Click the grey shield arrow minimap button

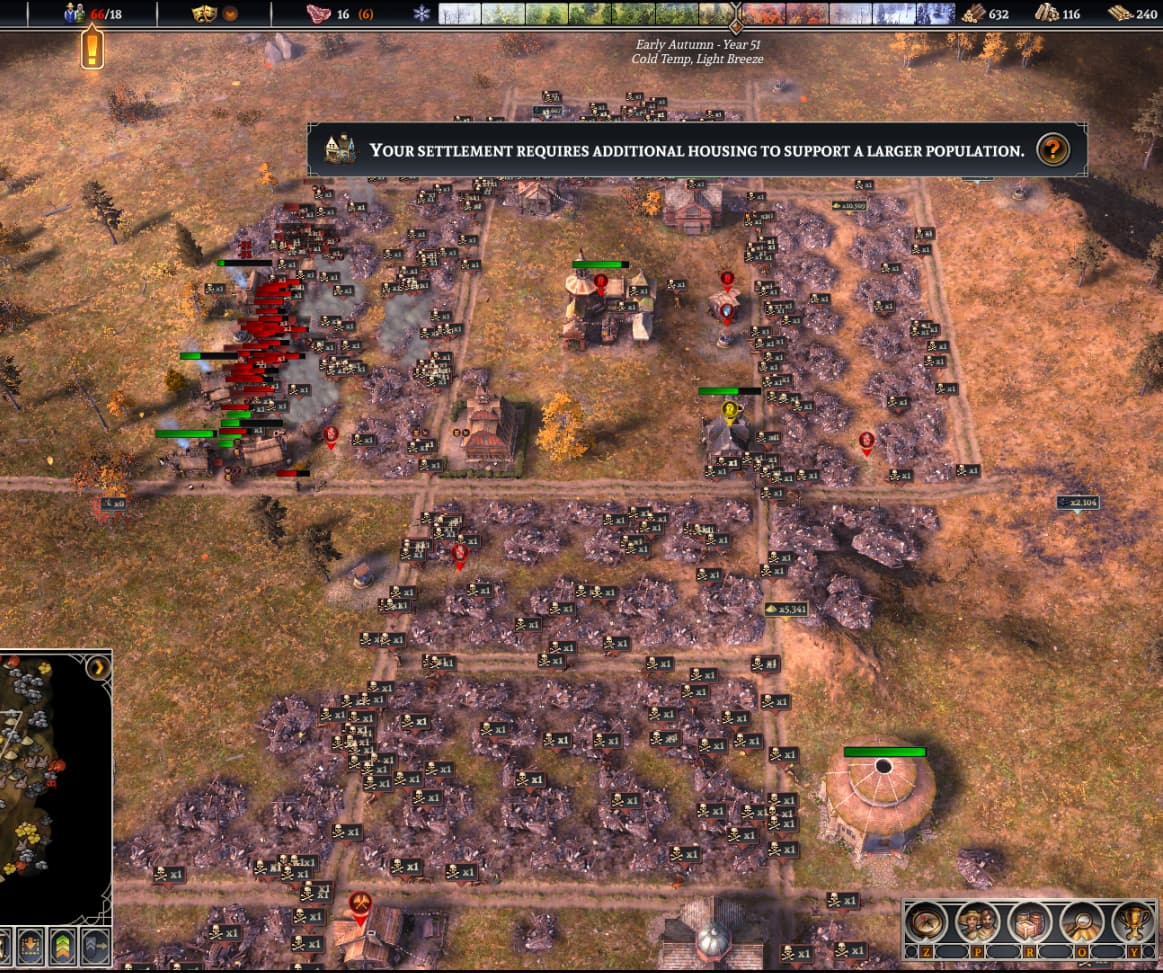tap(95, 945)
